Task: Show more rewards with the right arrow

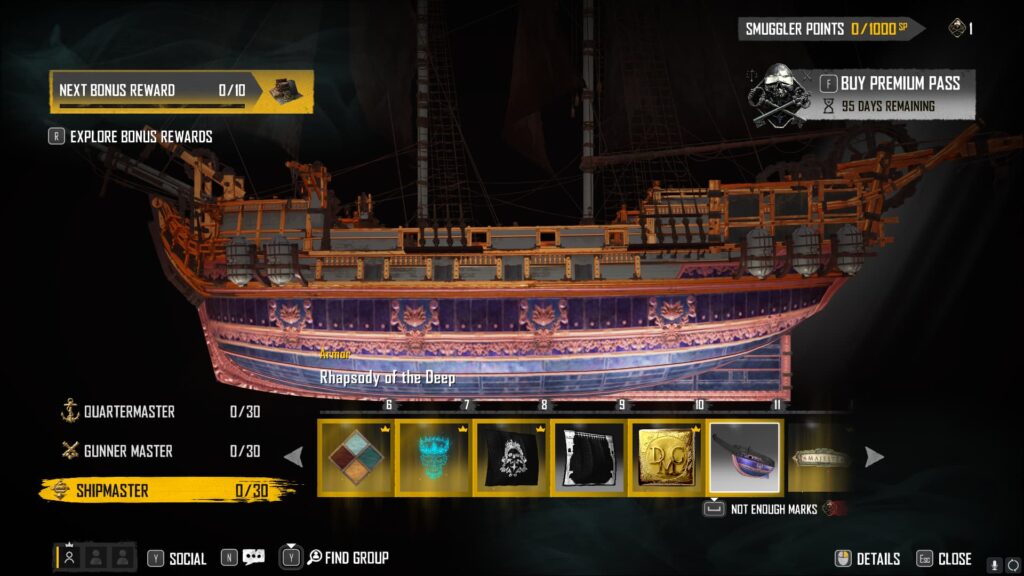Action: click(x=873, y=457)
